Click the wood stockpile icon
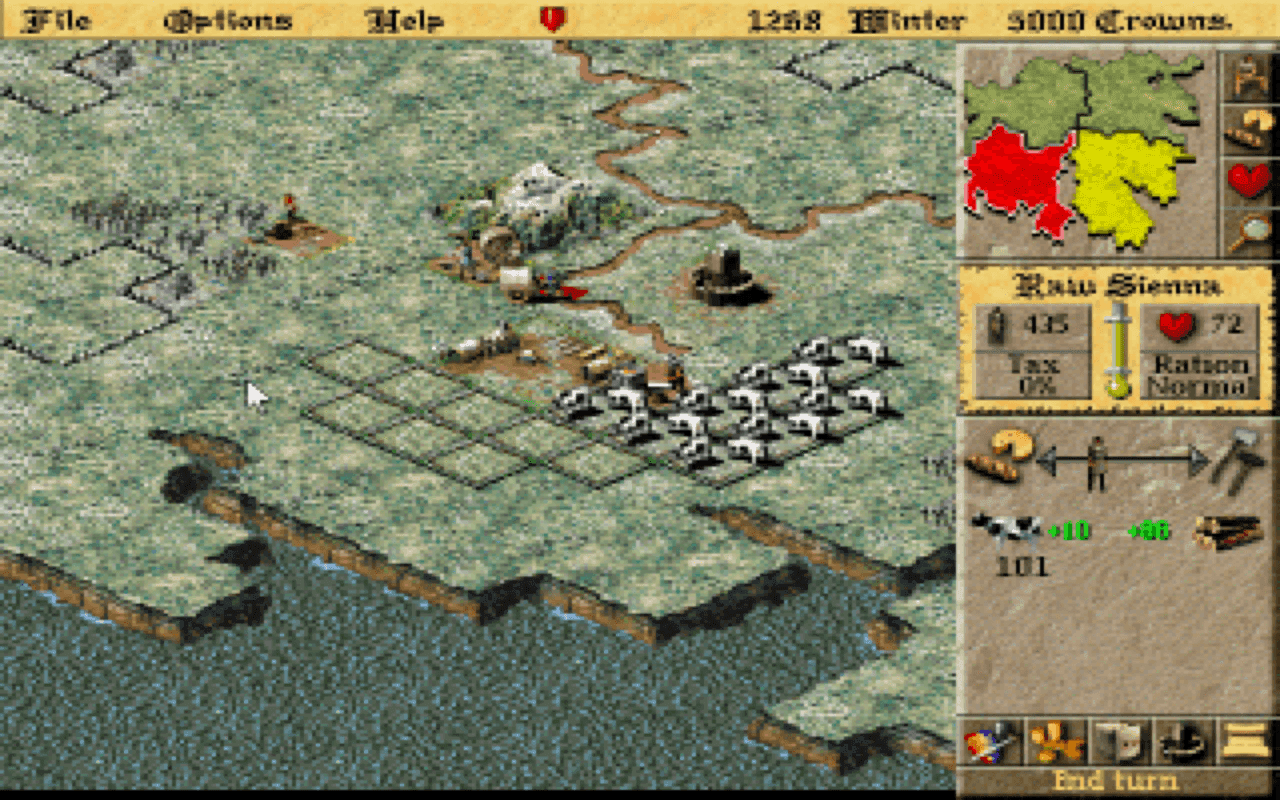 pos(1230,533)
